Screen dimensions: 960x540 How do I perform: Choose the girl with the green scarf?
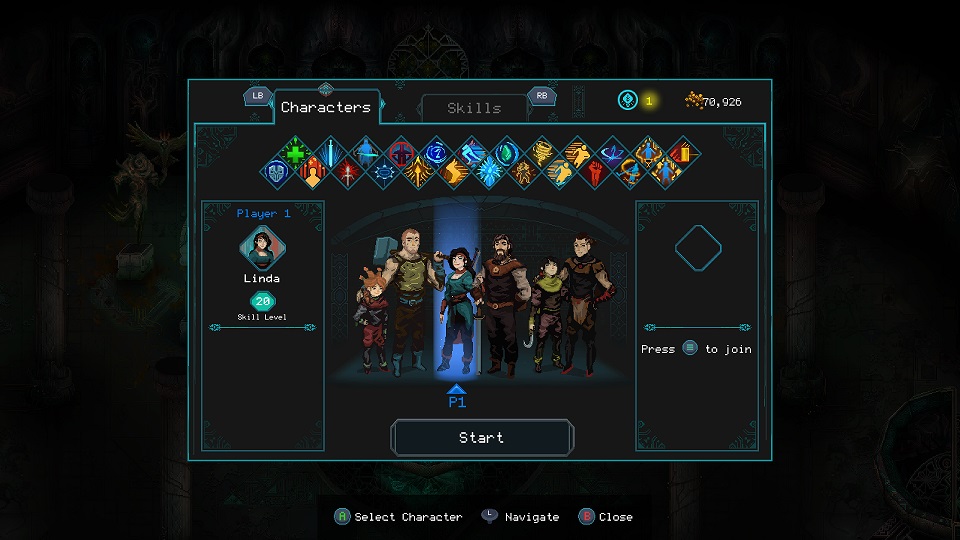point(546,315)
